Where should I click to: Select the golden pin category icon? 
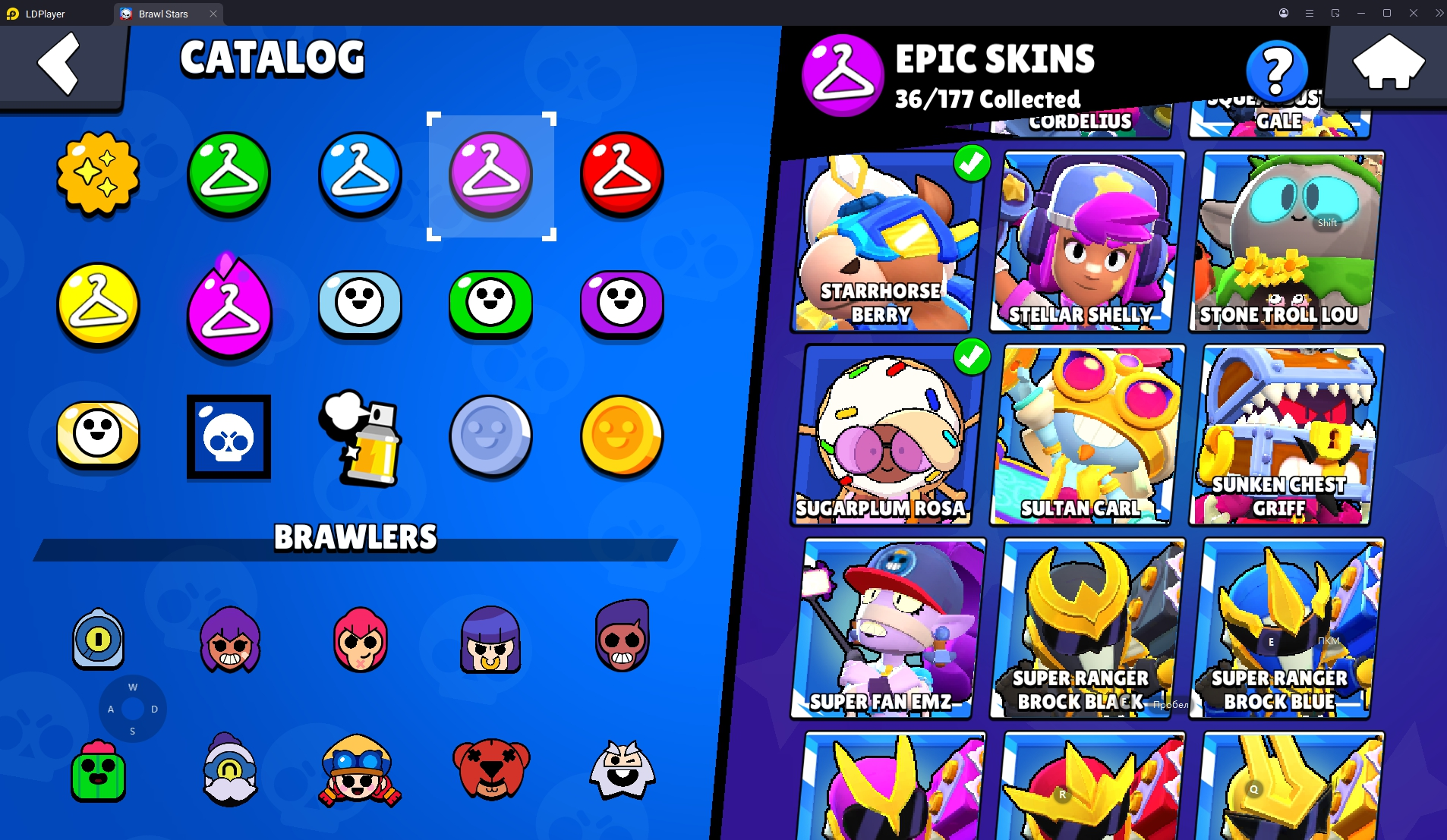(97, 436)
